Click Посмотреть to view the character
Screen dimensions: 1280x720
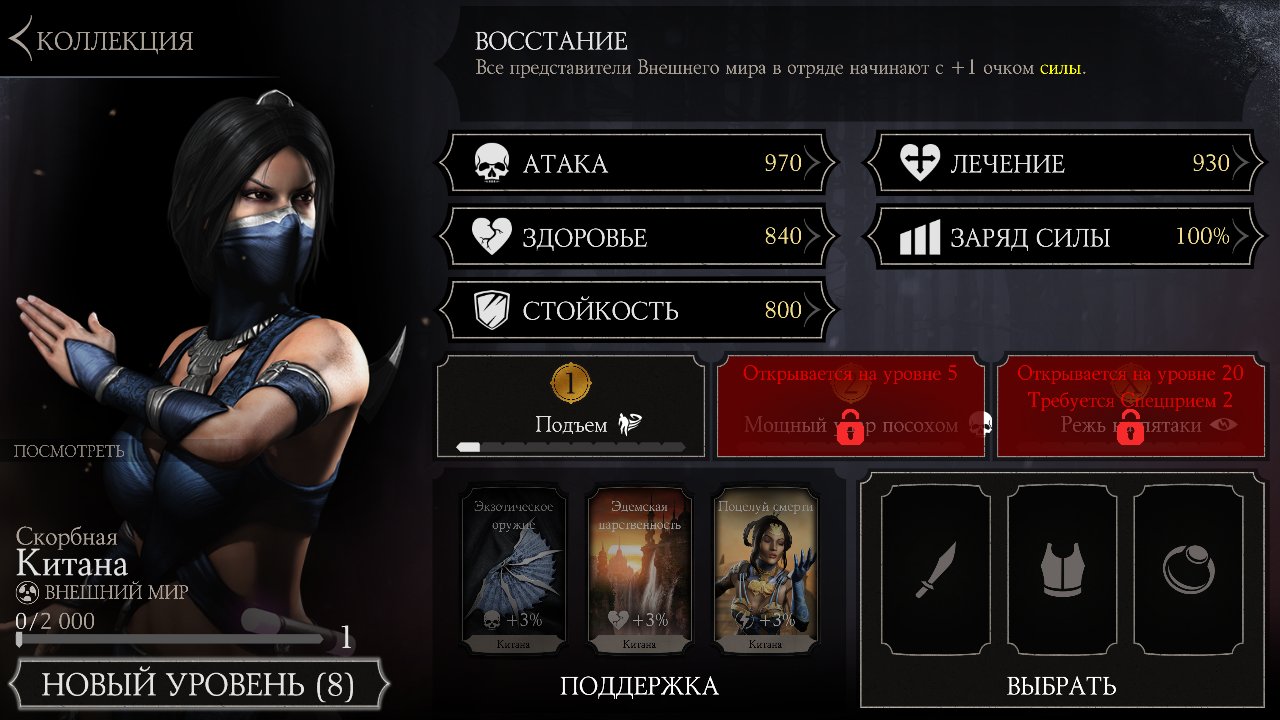click(69, 451)
